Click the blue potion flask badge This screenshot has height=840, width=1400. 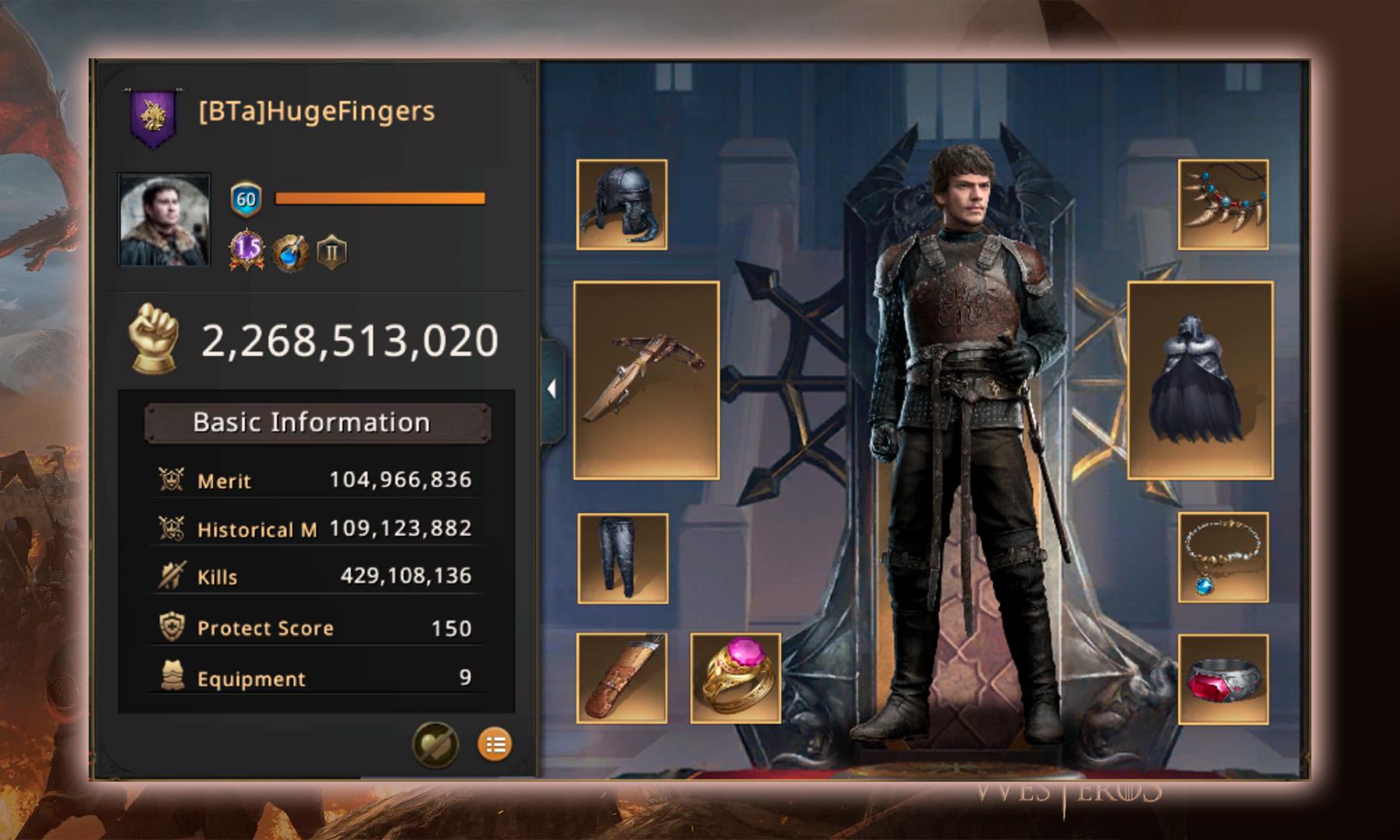point(290,251)
